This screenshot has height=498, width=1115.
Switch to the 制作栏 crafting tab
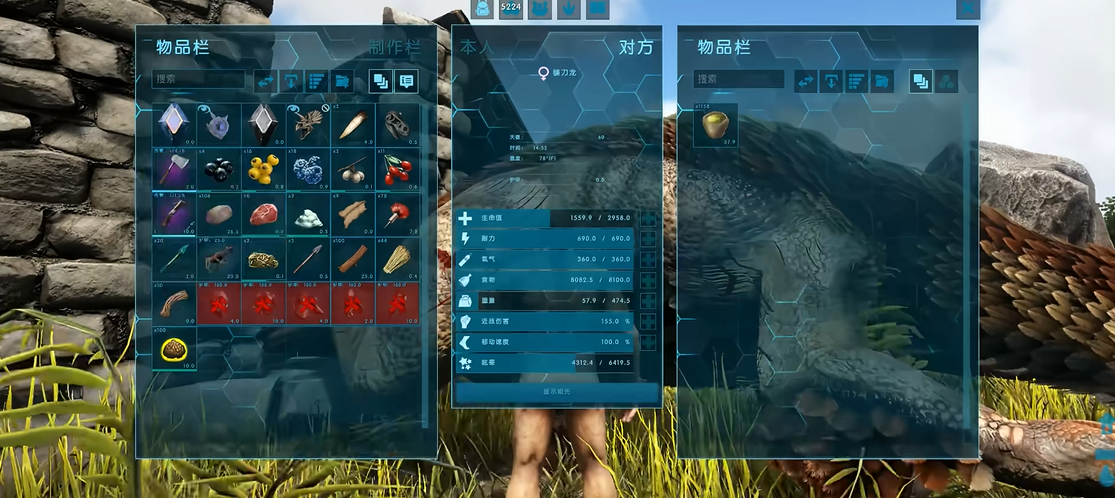[x=394, y=47]
